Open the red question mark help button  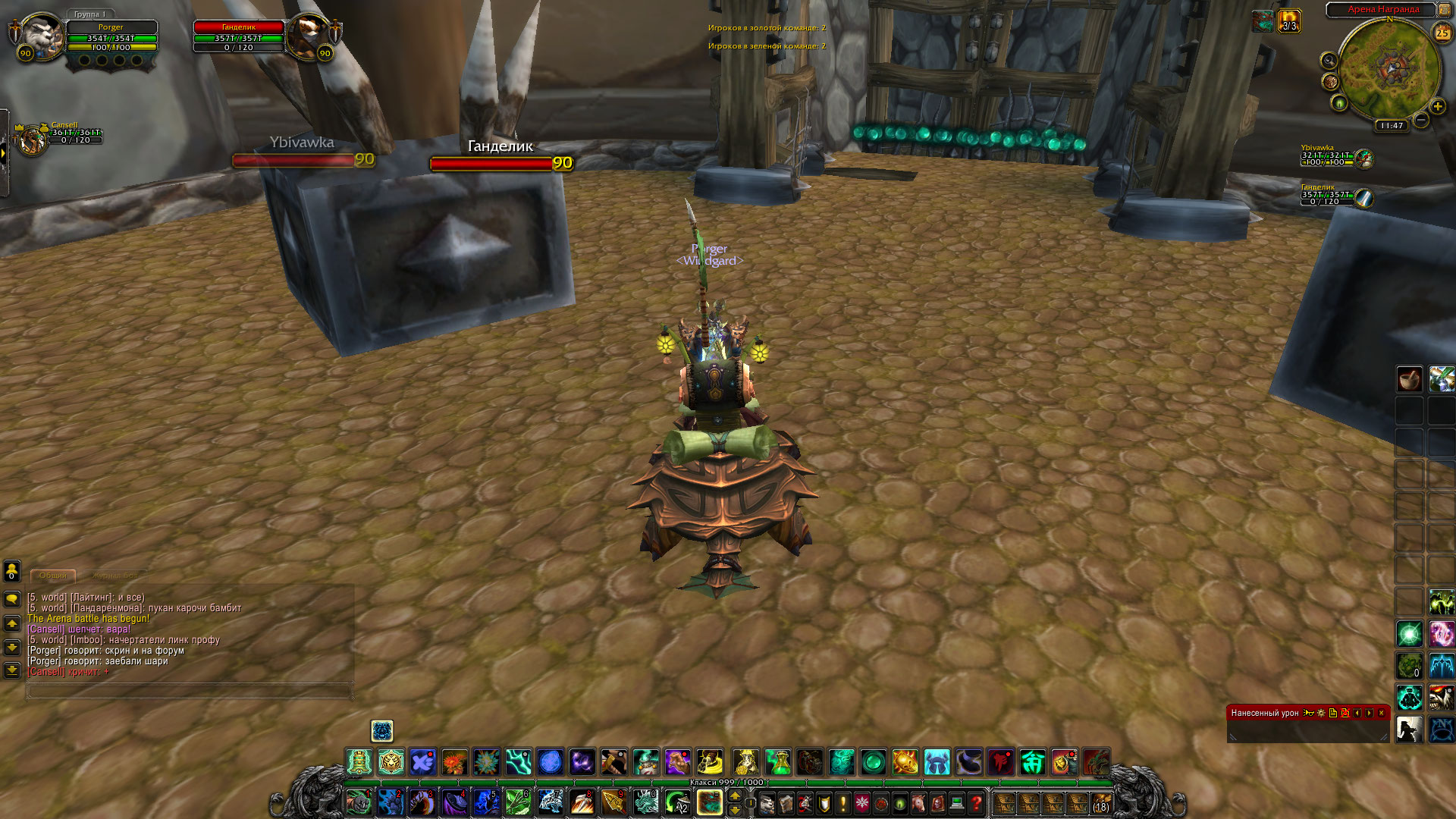coord(976,802)
